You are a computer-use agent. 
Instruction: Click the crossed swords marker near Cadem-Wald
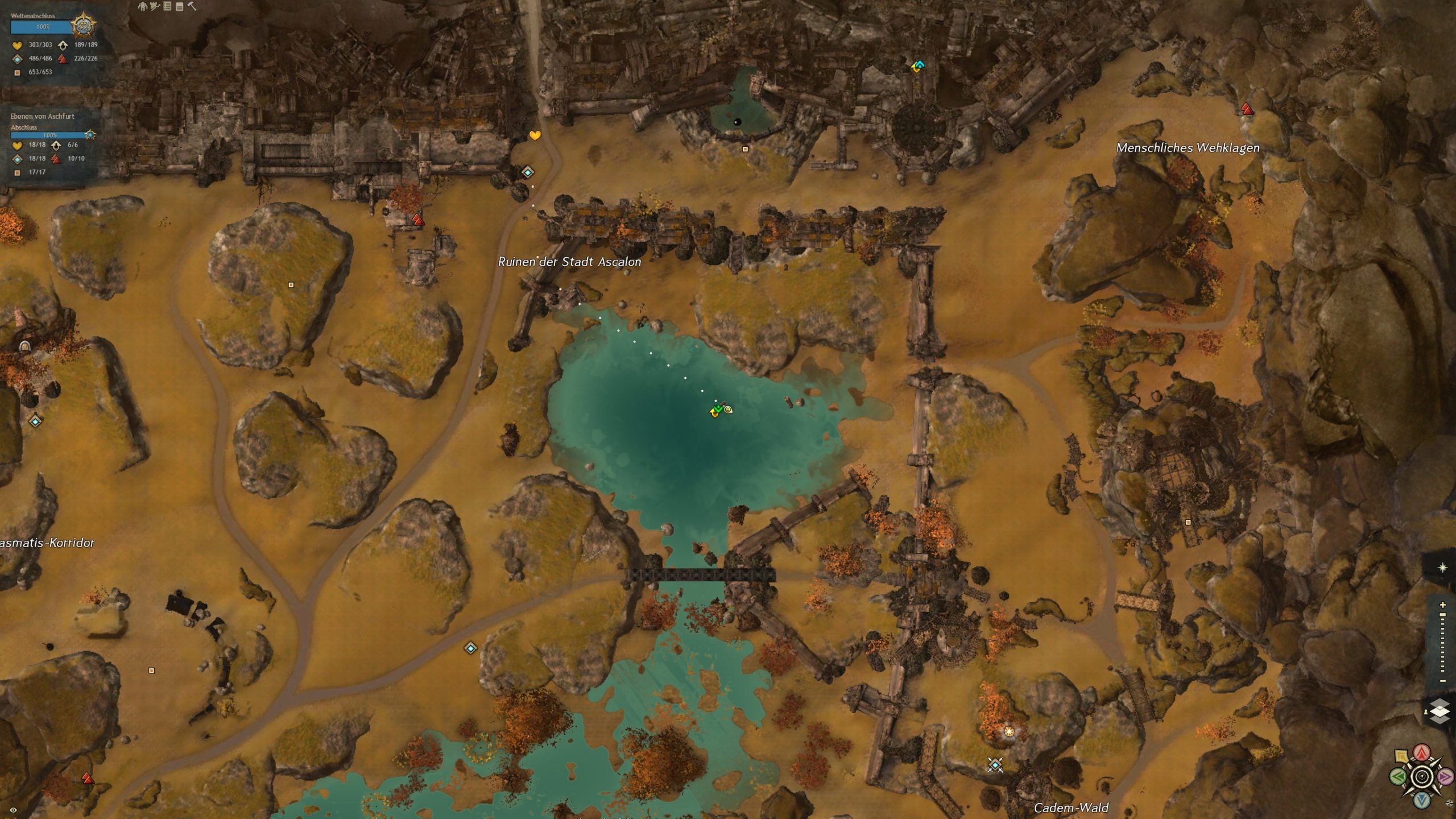click(995, 765)
